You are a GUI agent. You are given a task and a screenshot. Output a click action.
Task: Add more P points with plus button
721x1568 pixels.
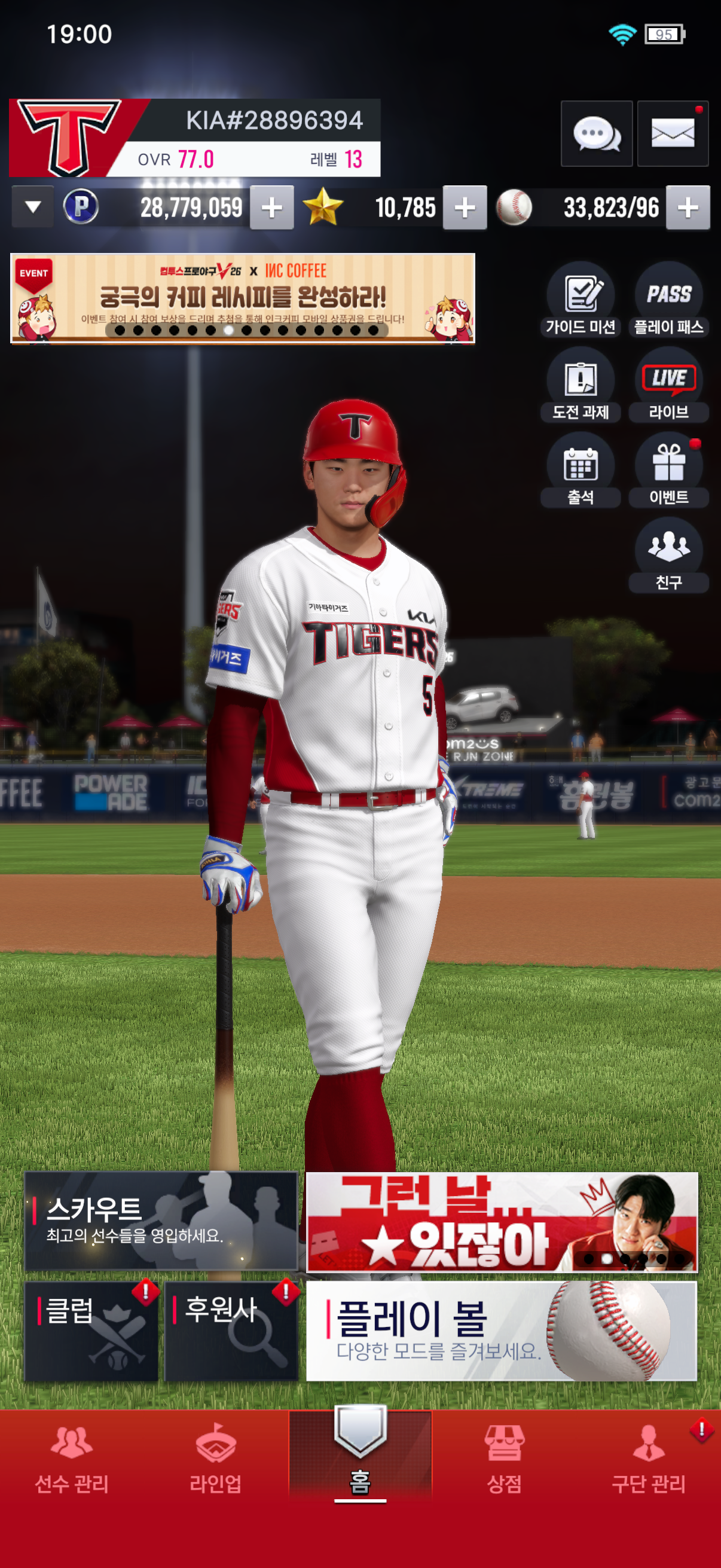[271, 208]
